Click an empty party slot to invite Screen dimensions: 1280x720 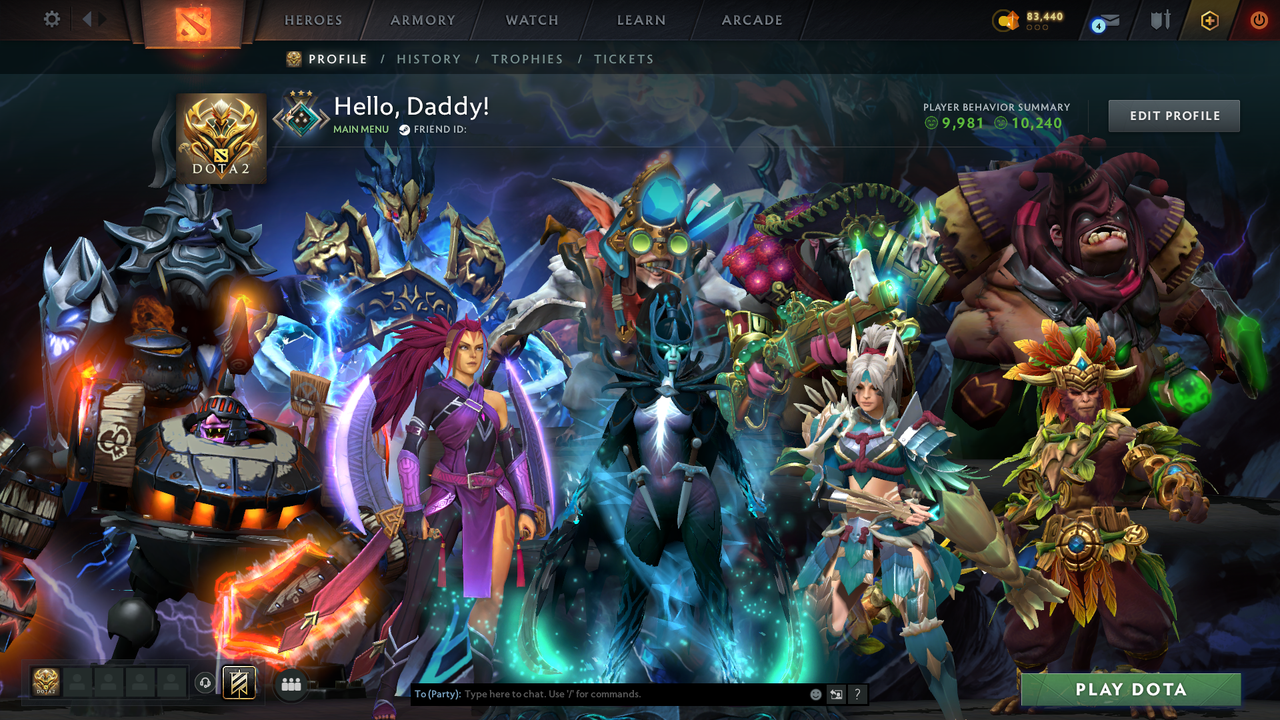tap(78, 683)
